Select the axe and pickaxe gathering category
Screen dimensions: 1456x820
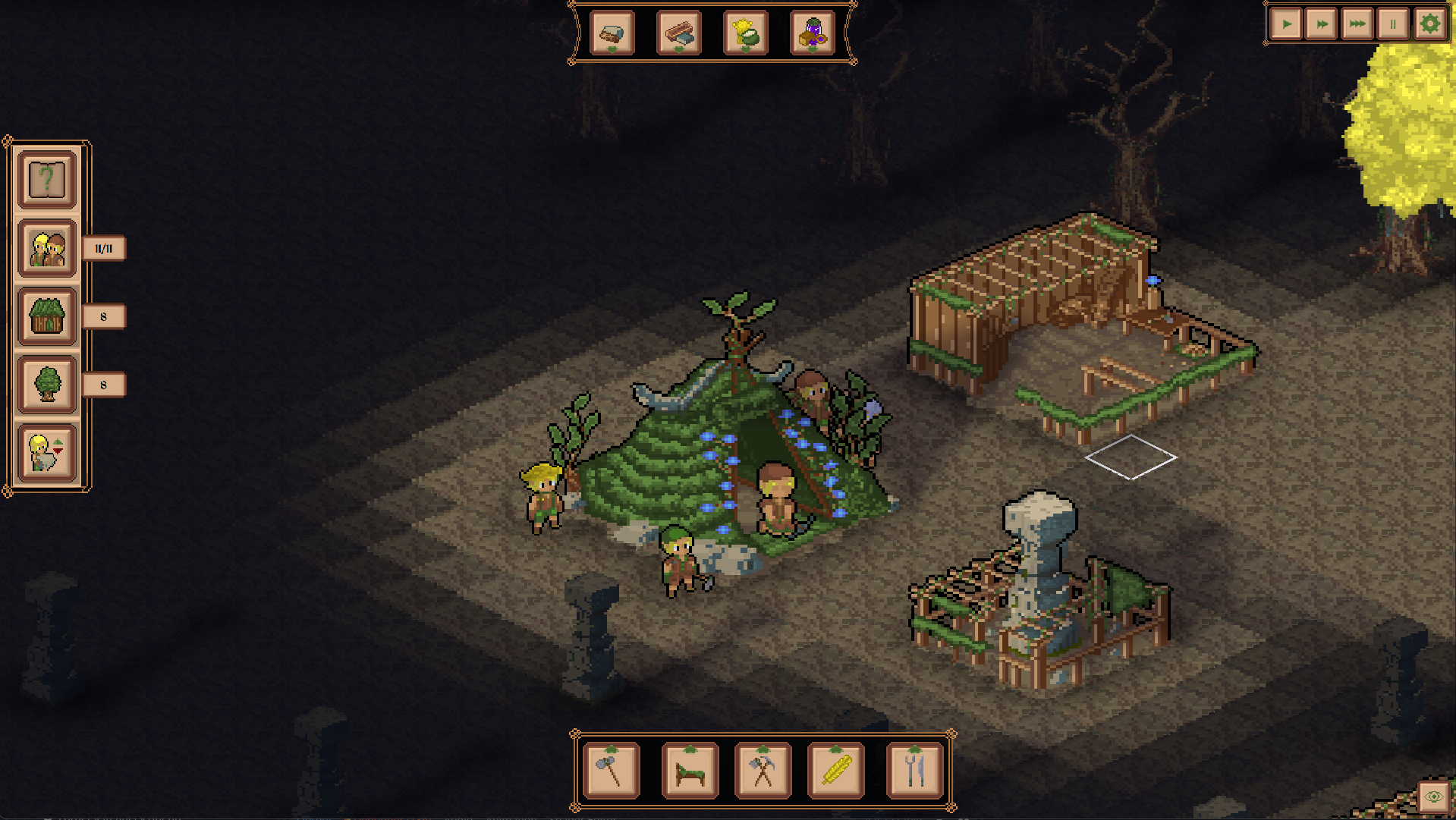[x=763, y=771]
